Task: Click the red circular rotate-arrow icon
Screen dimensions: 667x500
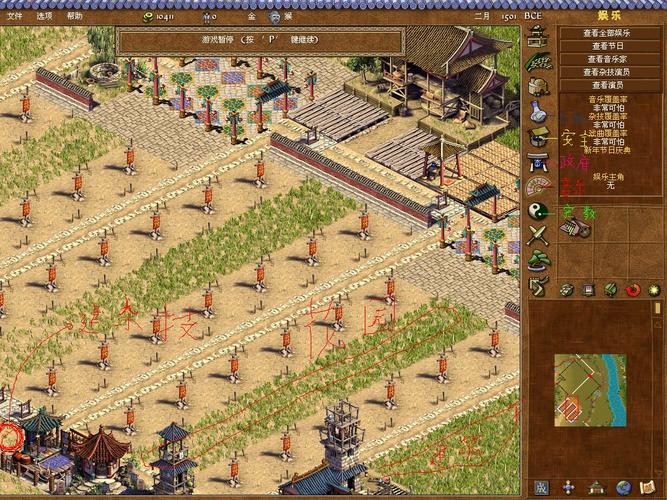Action: (632, 290)
